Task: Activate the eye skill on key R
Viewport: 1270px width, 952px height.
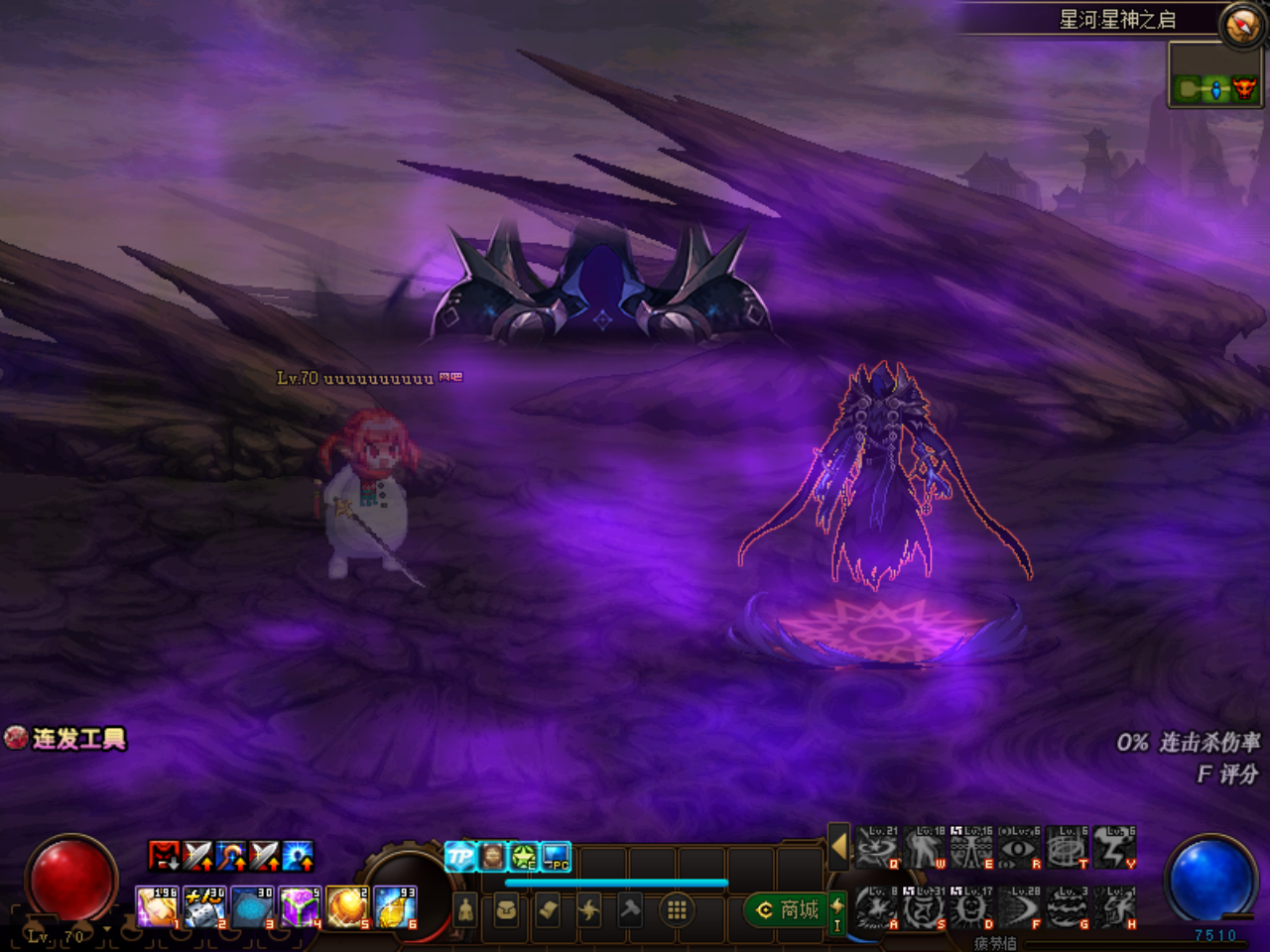Action: tap(1019, 849)
